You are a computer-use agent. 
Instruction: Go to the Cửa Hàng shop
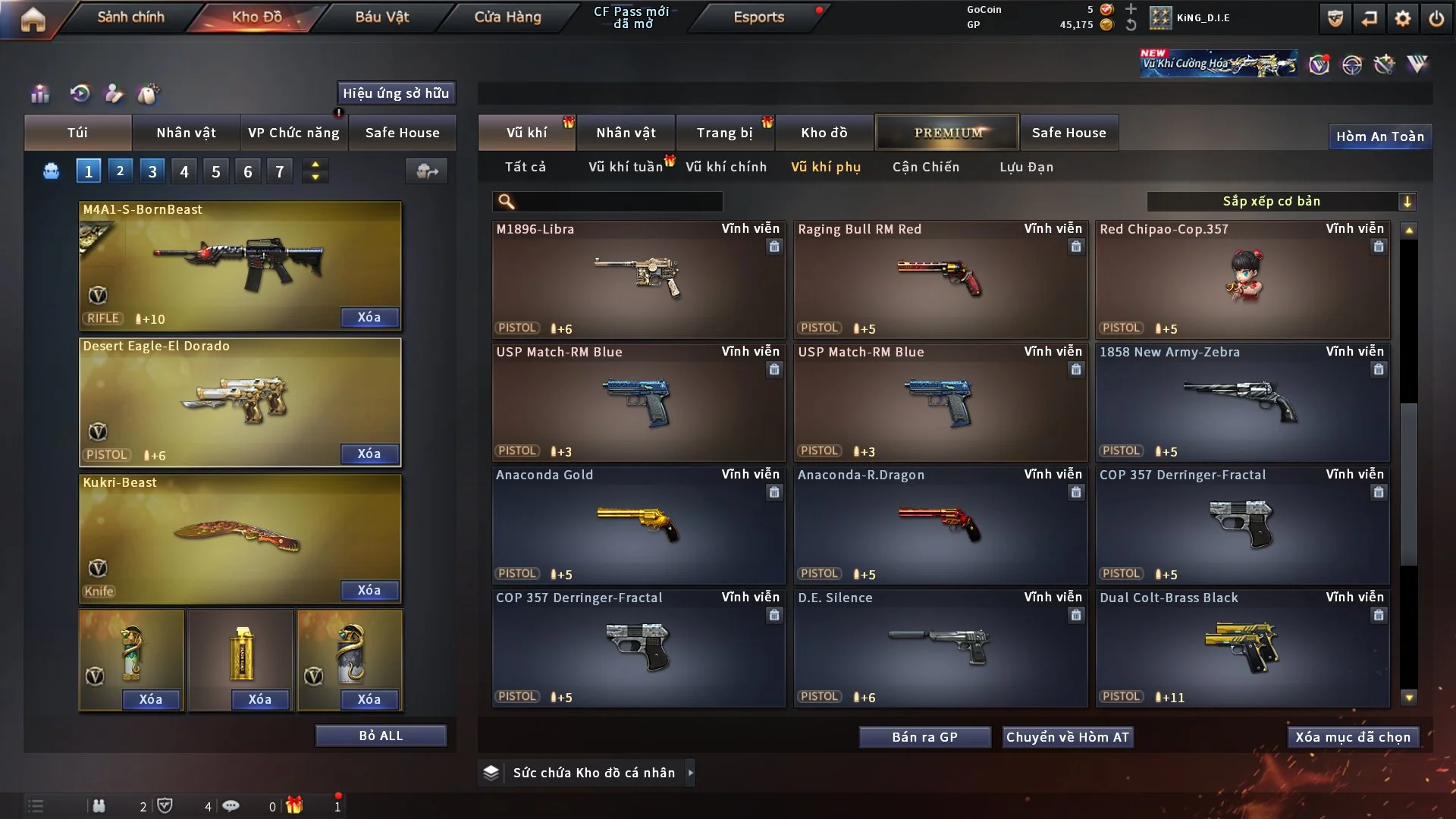tap(507, 17)
